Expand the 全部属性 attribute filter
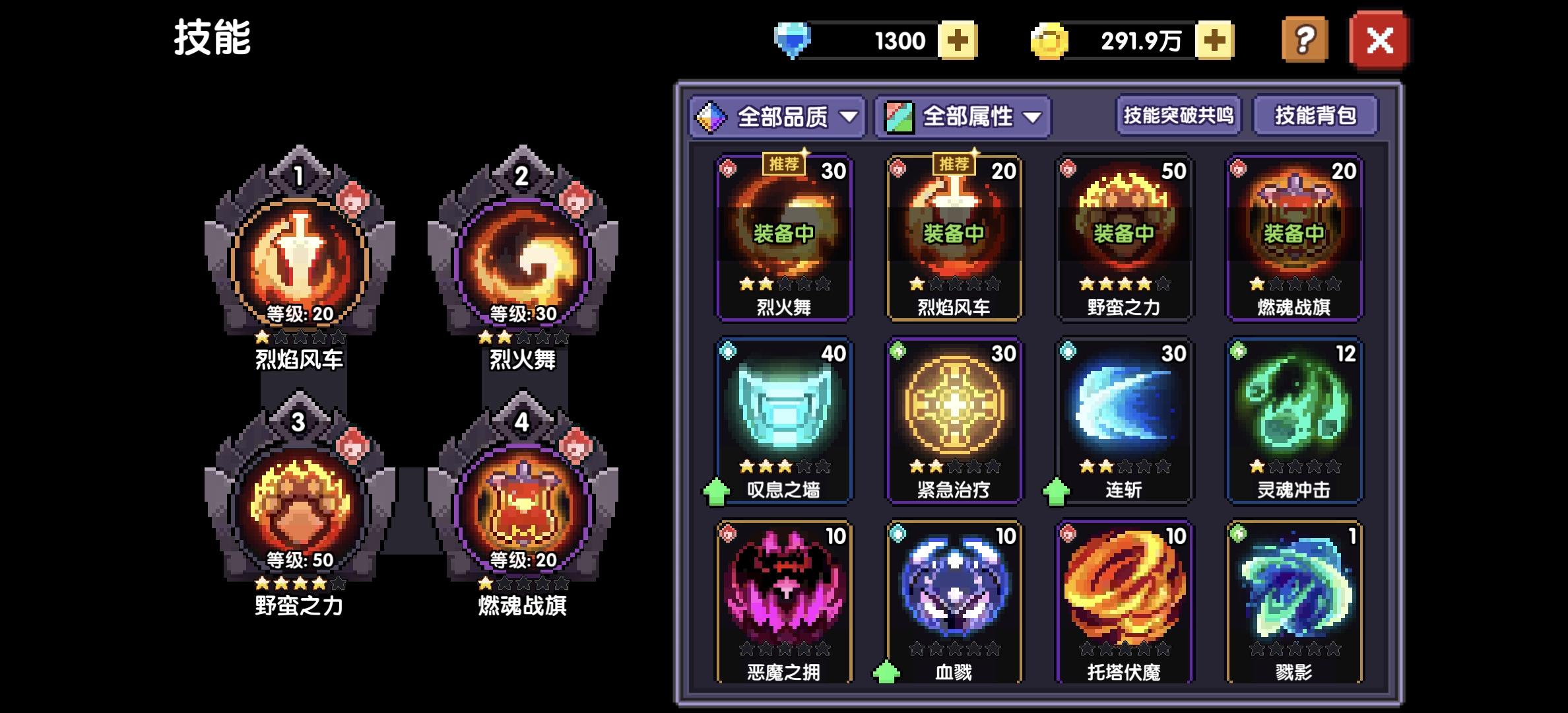This screenshot has width=1568, height=713. click(960, 116)
